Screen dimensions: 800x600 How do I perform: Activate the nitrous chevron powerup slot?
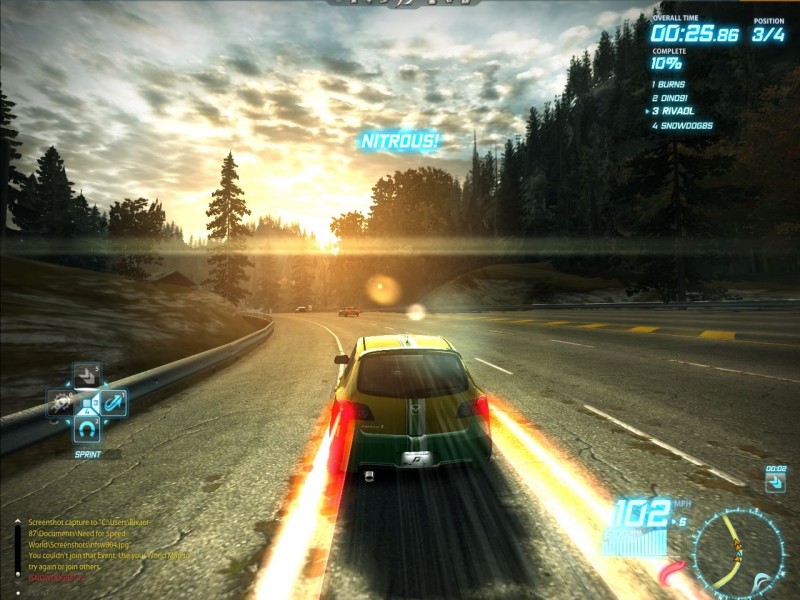click(x=87, y=376)
